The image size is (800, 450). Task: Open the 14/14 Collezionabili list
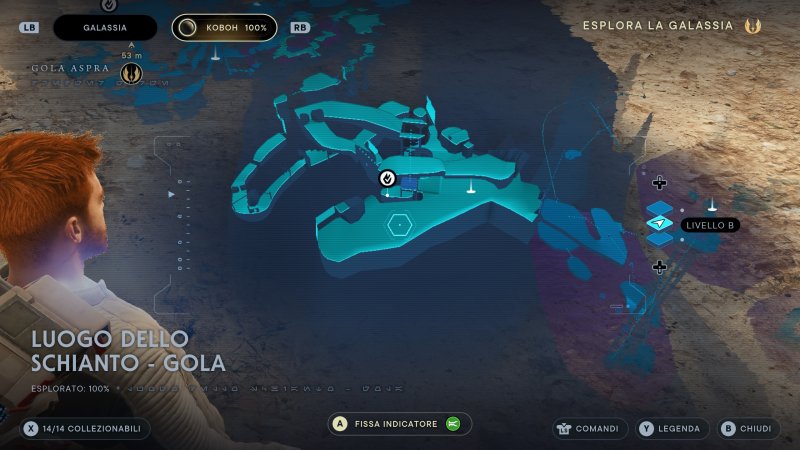pos(86,428)
